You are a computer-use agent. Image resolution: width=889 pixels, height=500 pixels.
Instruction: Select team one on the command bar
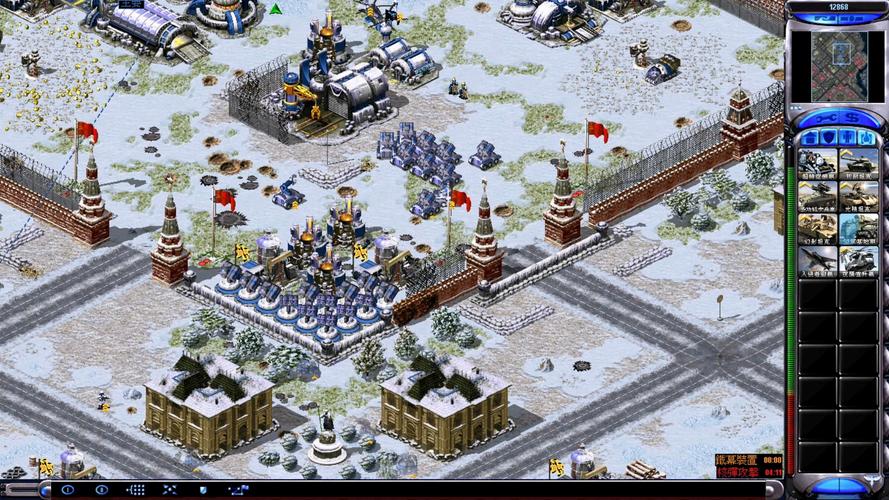tap(68, 490)
